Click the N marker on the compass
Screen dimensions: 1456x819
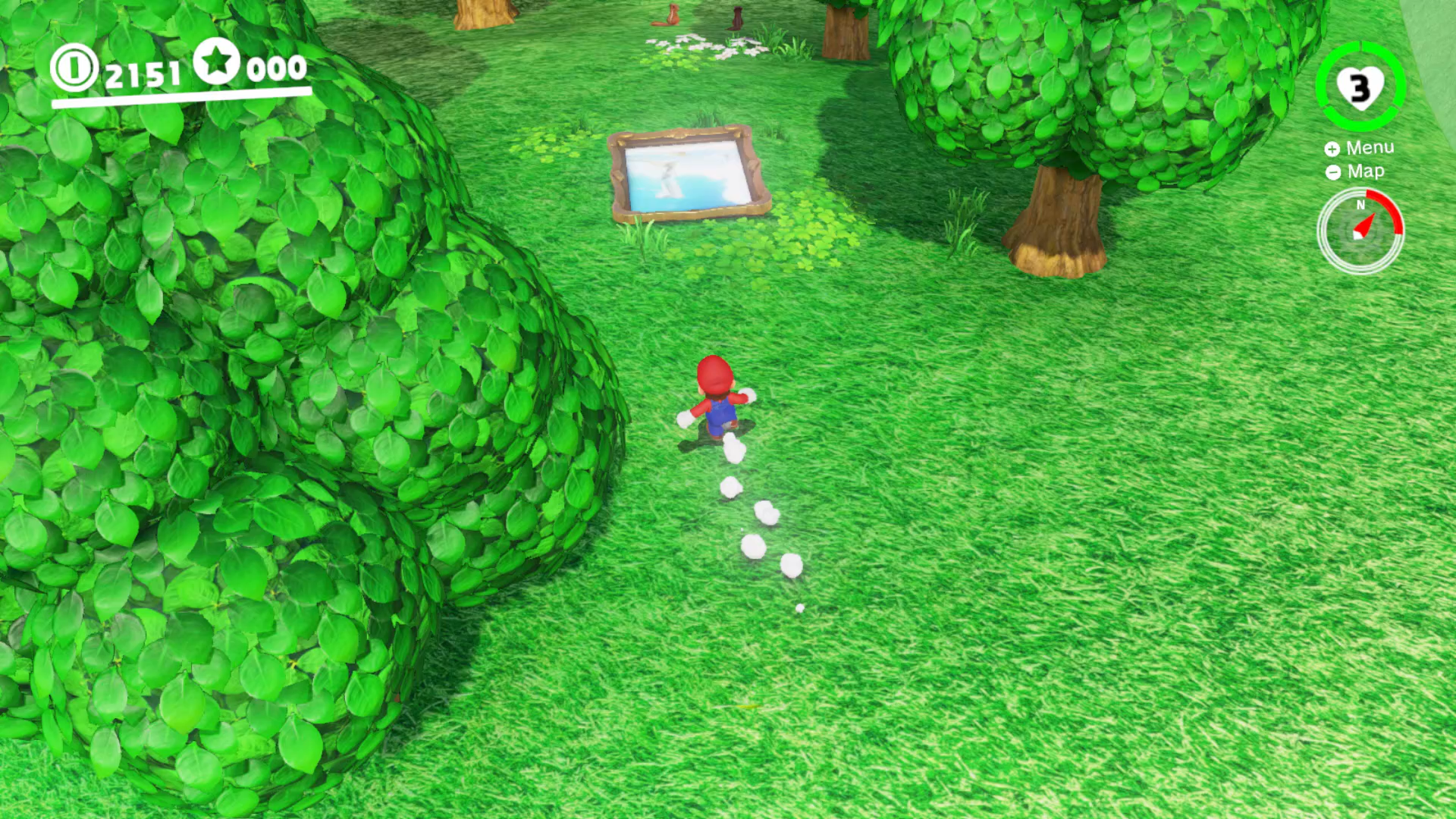click(x=1360, y=205)
